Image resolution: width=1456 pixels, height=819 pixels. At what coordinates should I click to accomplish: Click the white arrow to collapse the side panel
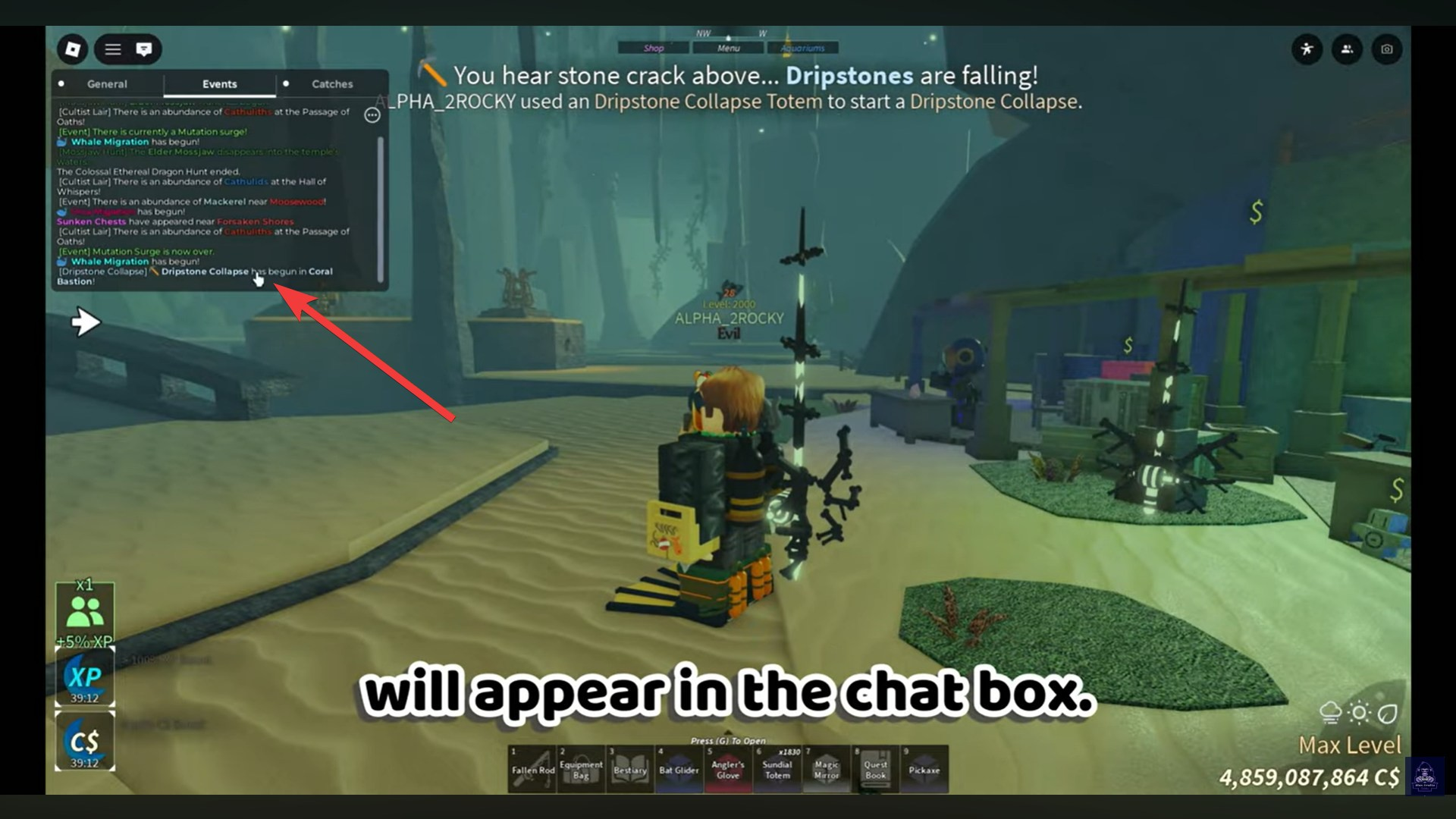(85, 322)
